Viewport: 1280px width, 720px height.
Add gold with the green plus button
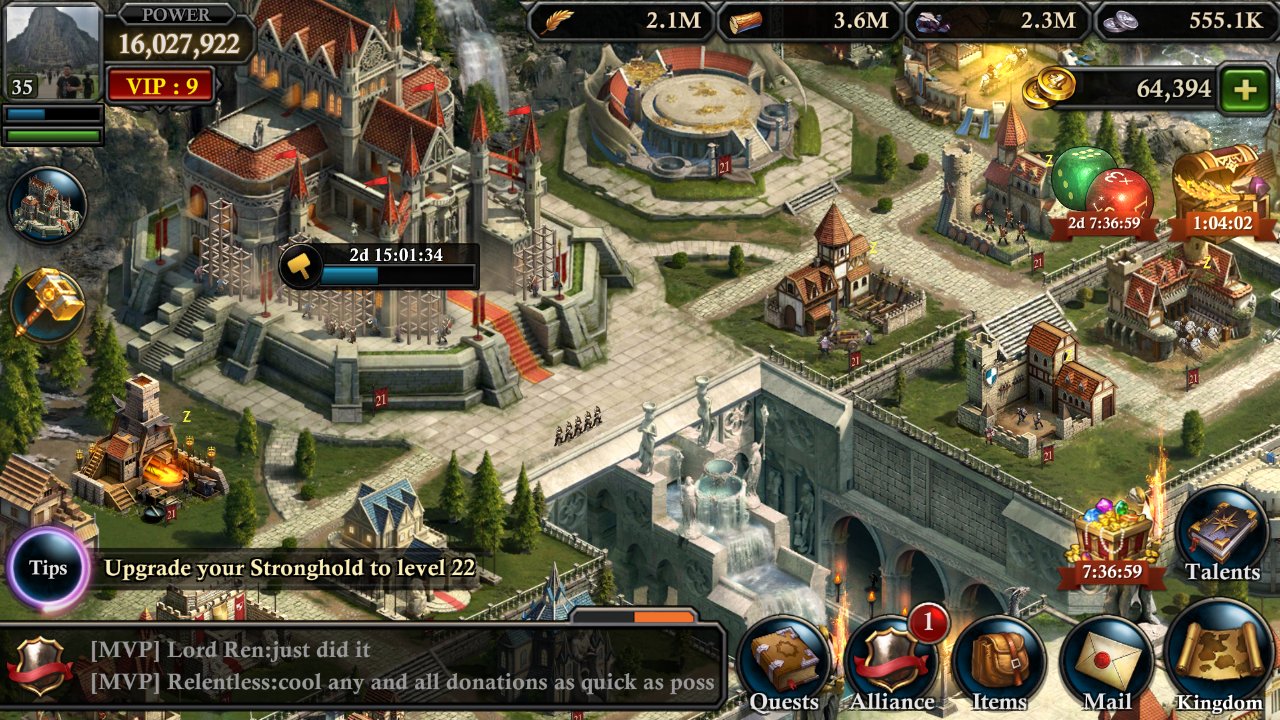coord(1245,90)
